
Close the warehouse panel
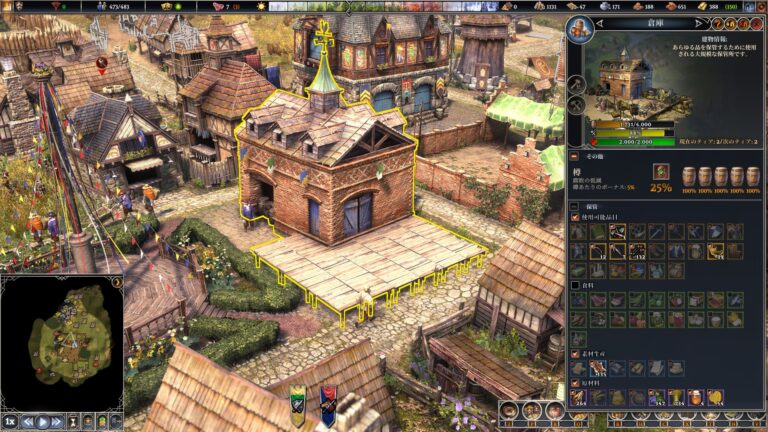757,23
